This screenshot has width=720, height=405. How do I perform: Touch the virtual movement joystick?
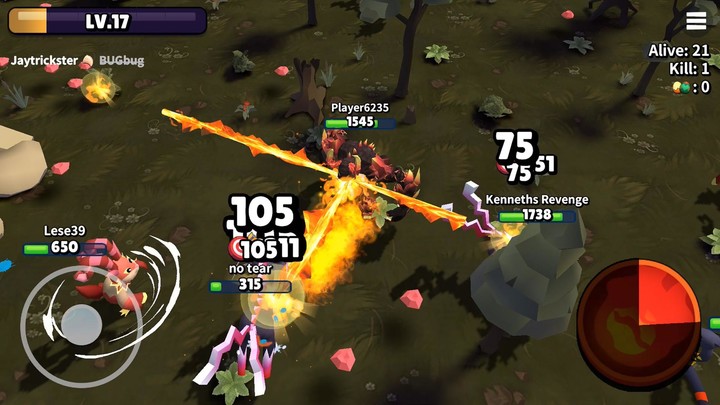point(81,325)
